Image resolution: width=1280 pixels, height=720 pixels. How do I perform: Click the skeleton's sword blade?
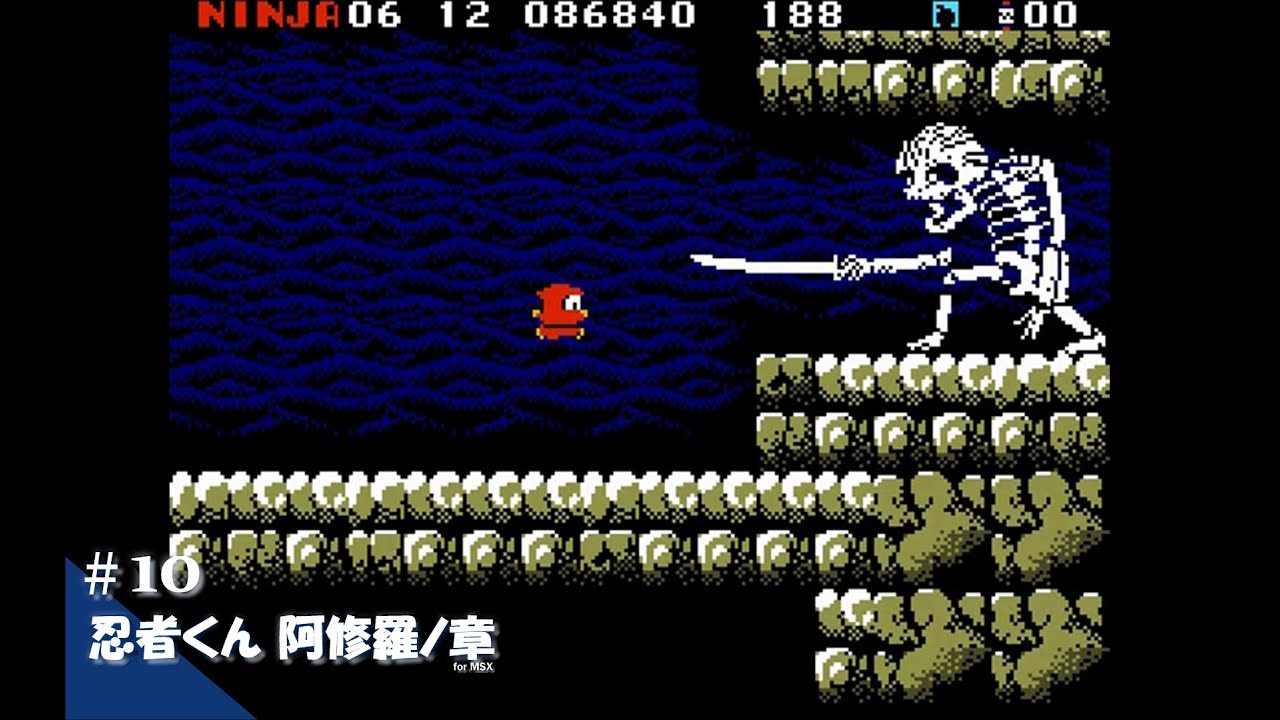click(x=760, y=265)
